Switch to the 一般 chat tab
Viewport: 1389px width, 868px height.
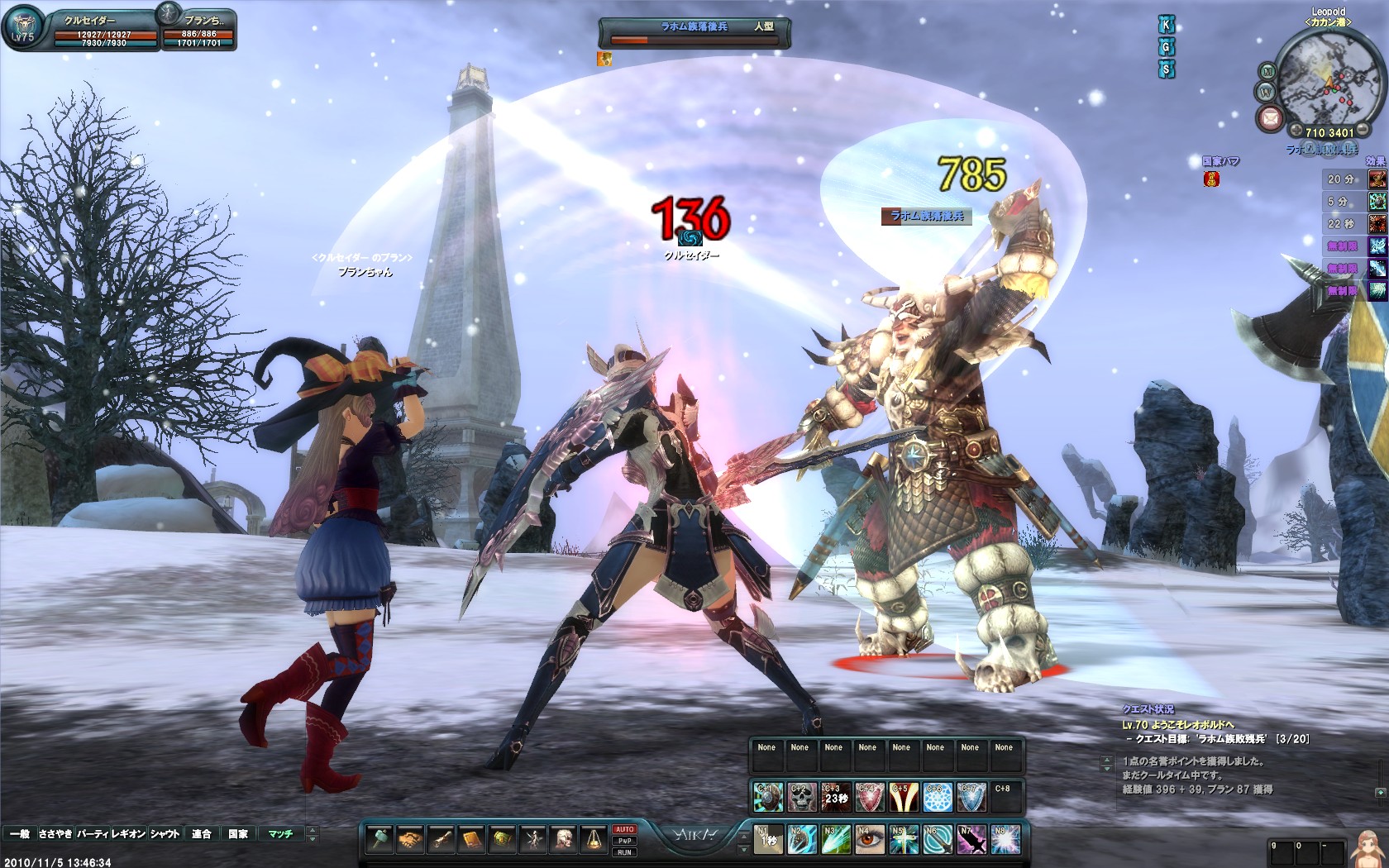[20, 834]
